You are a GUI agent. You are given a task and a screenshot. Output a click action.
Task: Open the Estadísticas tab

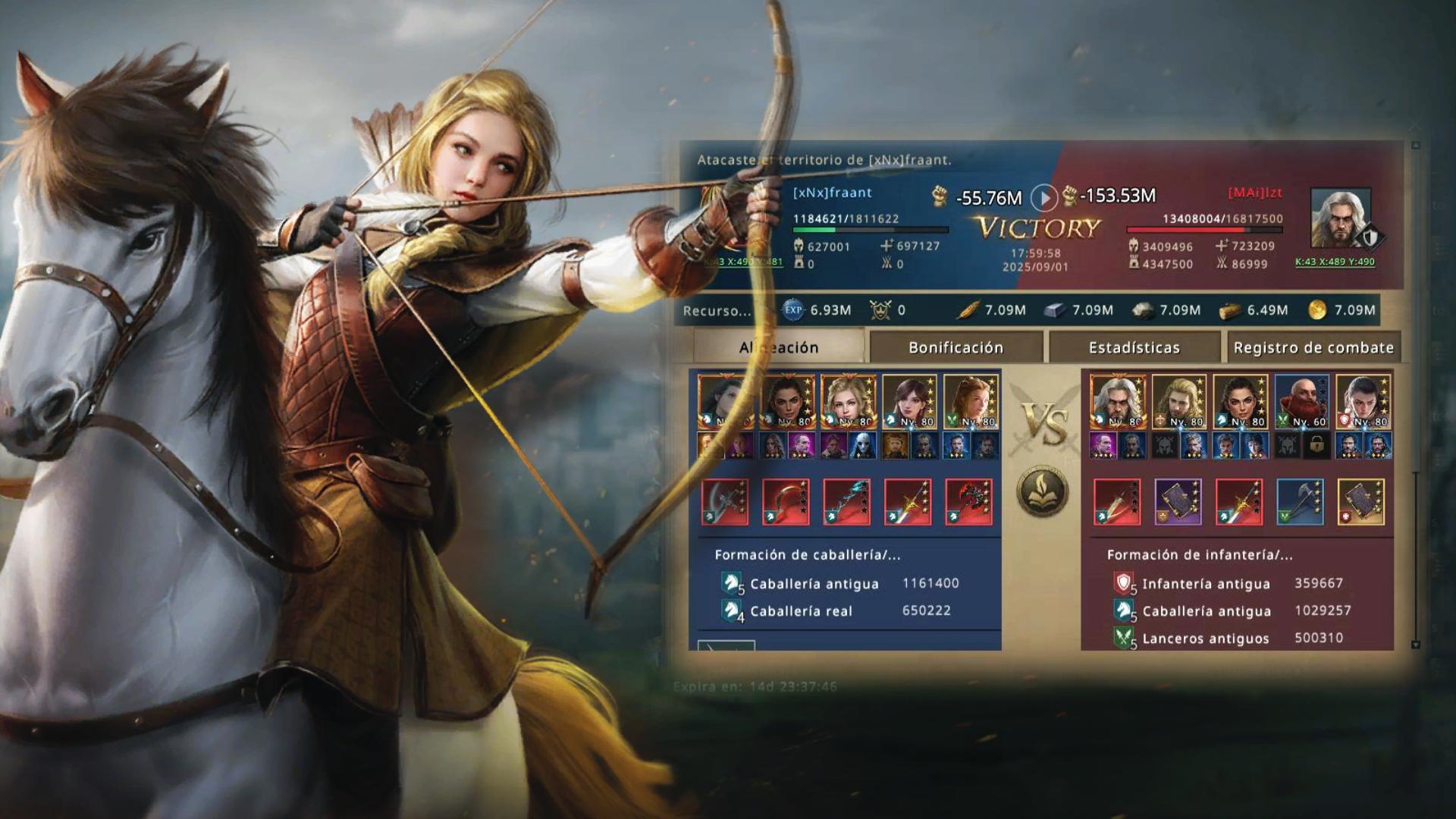point(1134,347)
